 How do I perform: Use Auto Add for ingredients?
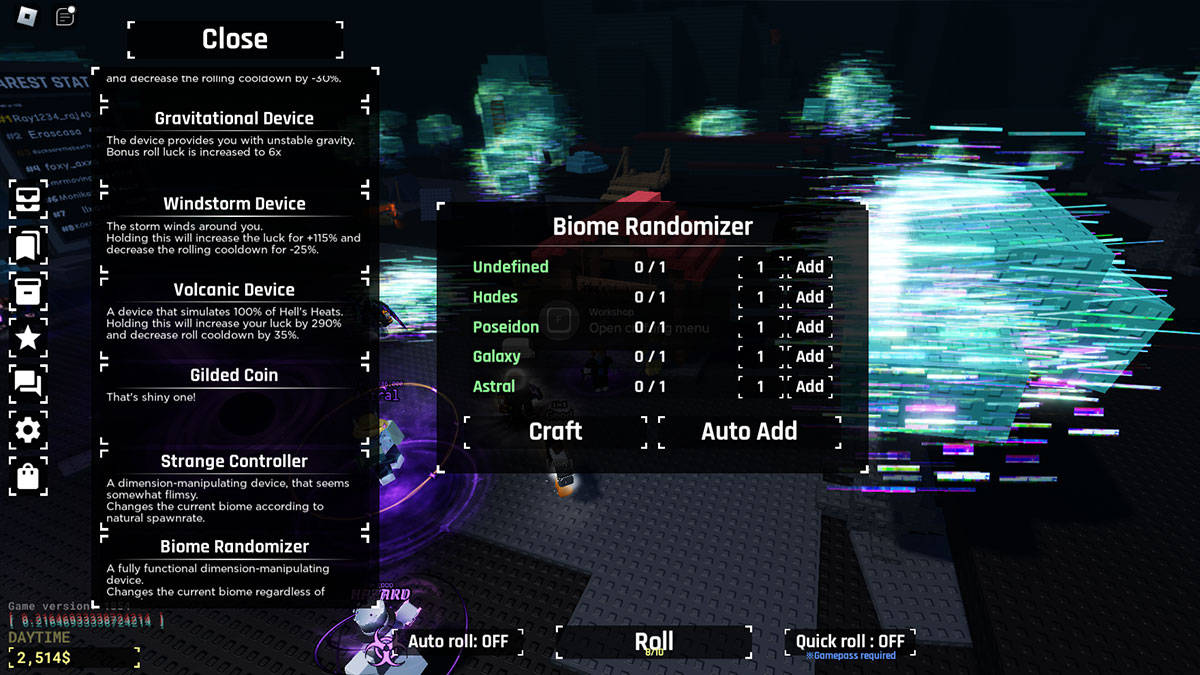[749, 431]
